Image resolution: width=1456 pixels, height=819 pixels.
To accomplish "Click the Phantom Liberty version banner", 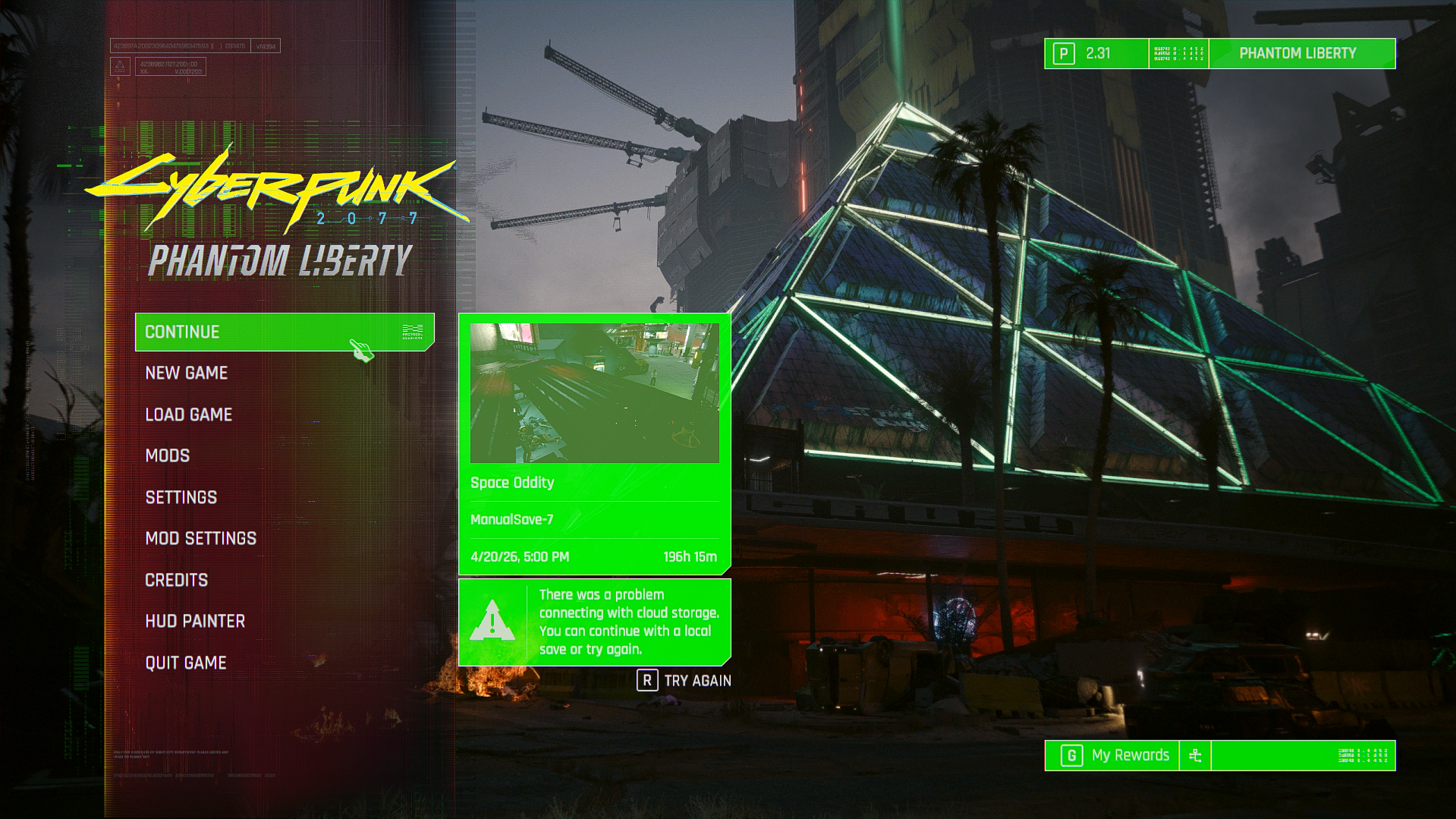I will pos(1297,53).
